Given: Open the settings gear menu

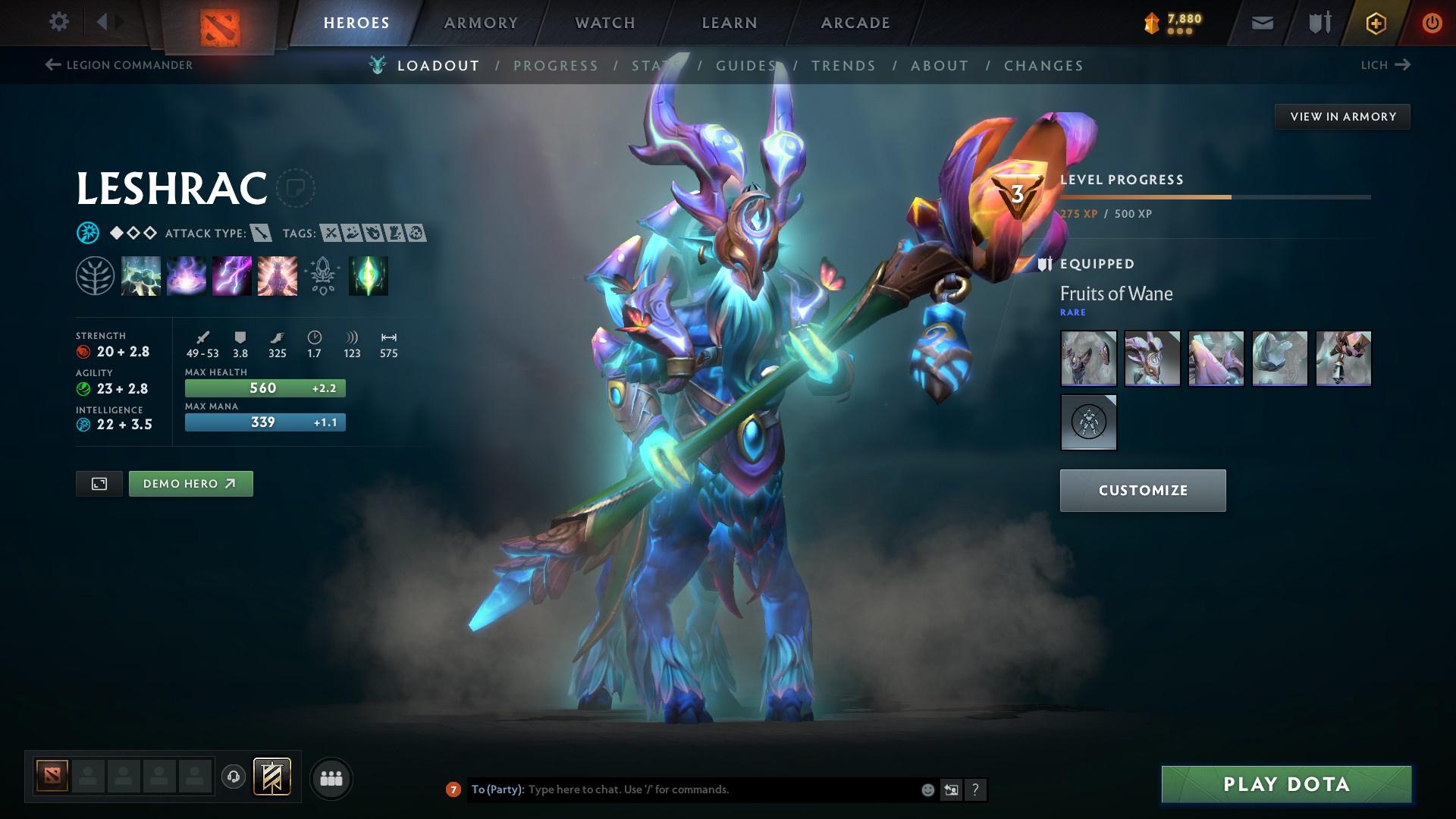Looking at the screenshot, I should point(58,22).
